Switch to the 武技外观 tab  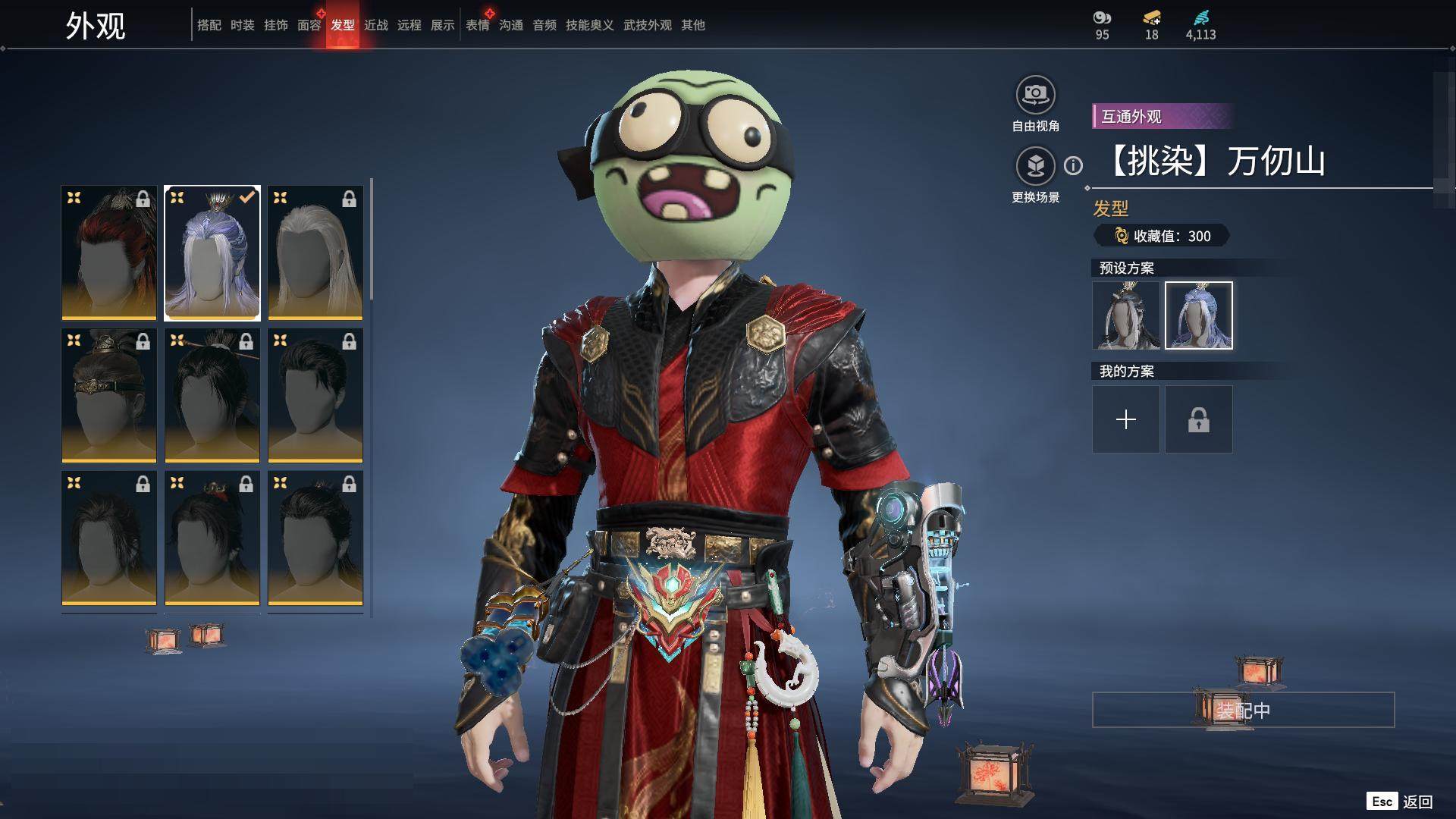647,25
